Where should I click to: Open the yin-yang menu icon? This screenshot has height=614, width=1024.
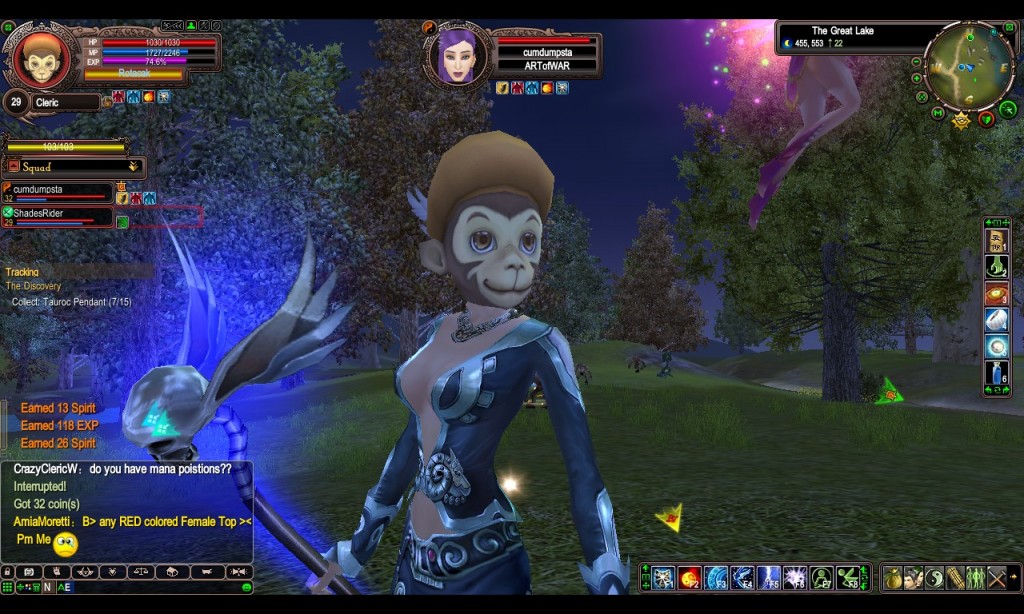934,577
